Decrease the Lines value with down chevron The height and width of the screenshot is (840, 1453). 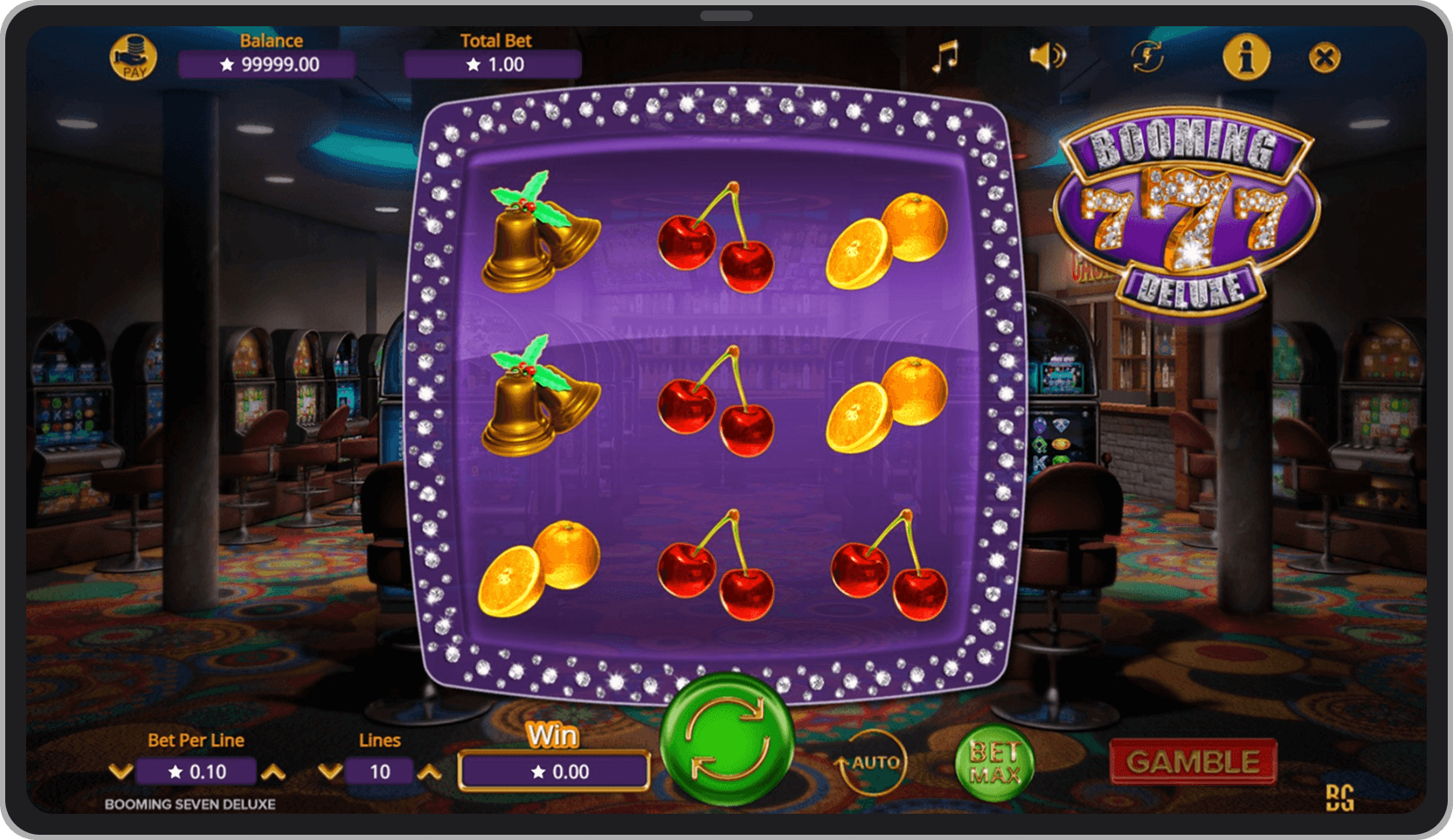coord(330,773)
